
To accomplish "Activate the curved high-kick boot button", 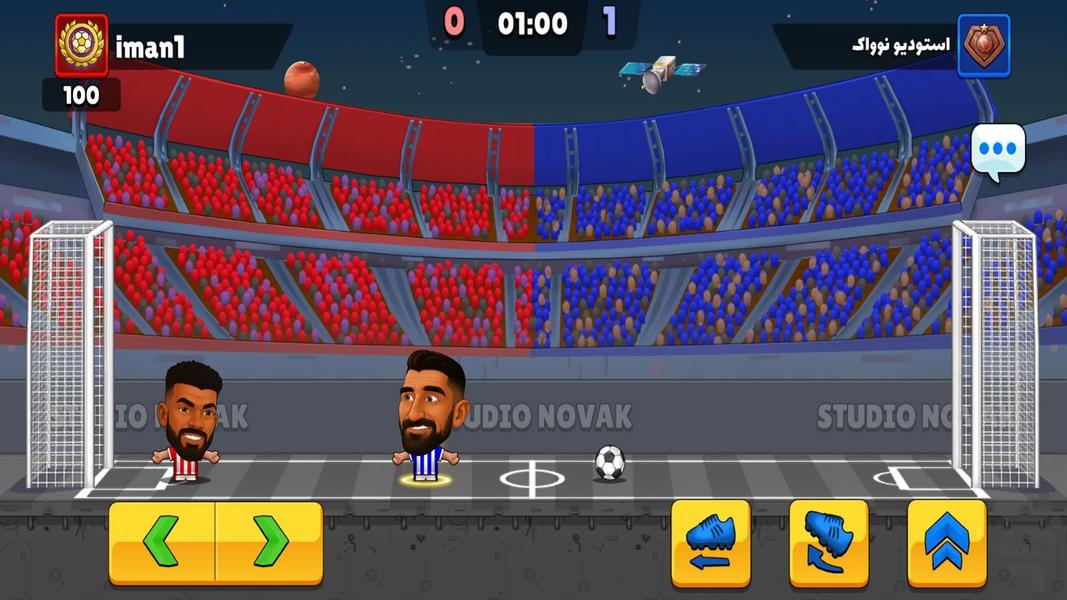I will [828, 543].
